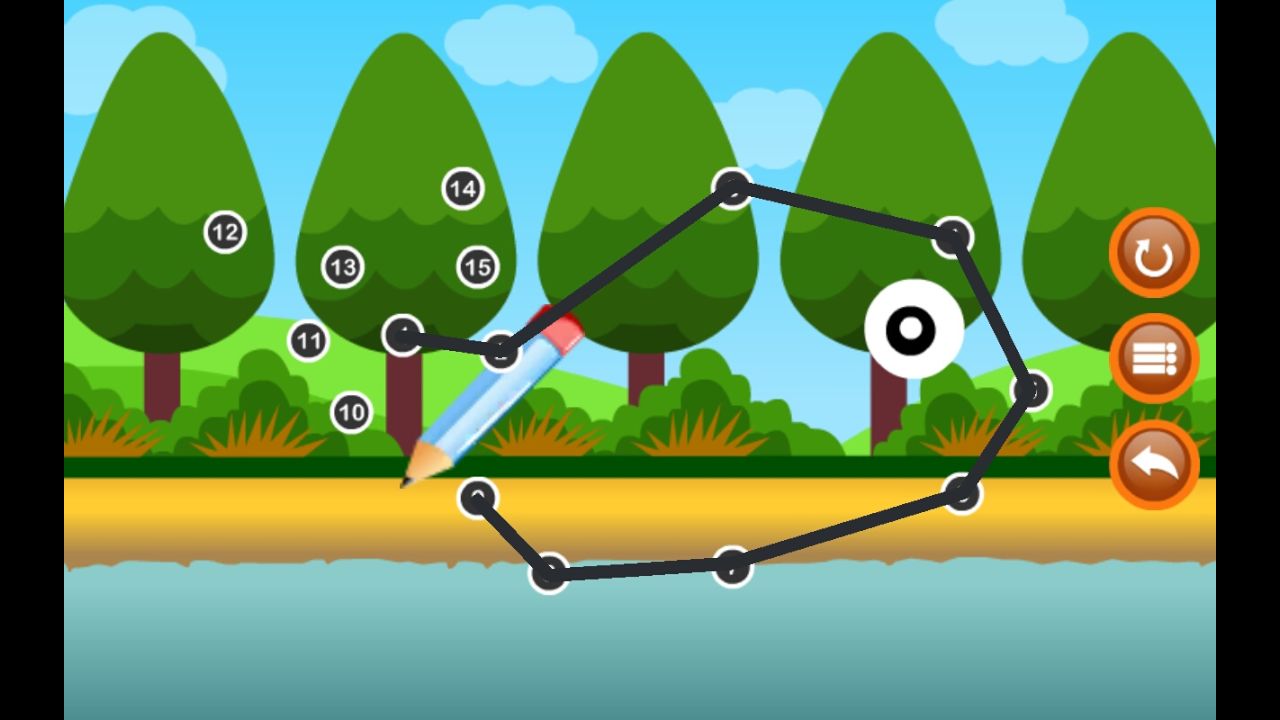Select dot number 13
Viewport: 1280px width, 720px height.
point(342,267)
